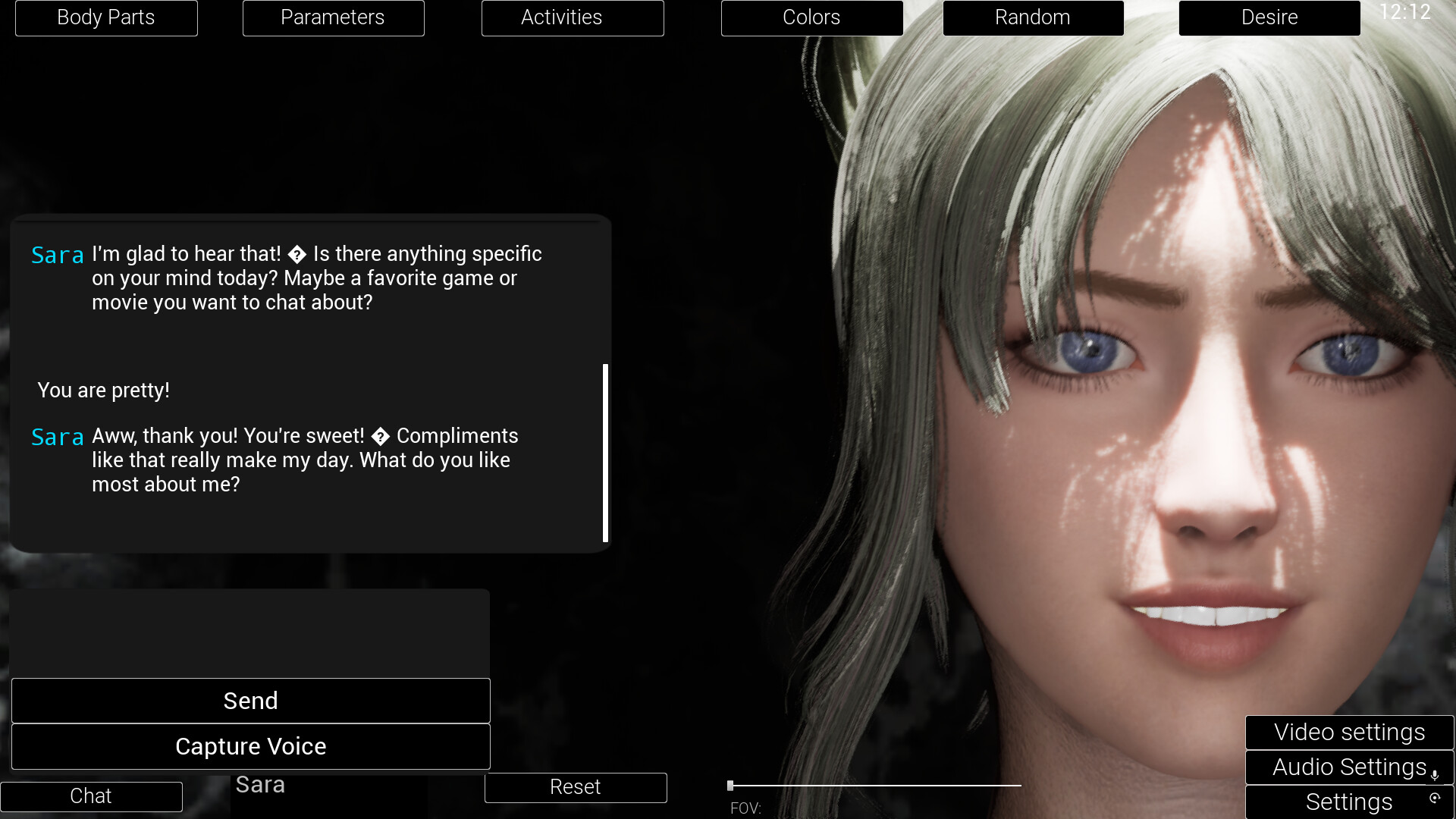Click the message input field above Send
This screenshot has width=1456, height=819.
pos(250,633)
